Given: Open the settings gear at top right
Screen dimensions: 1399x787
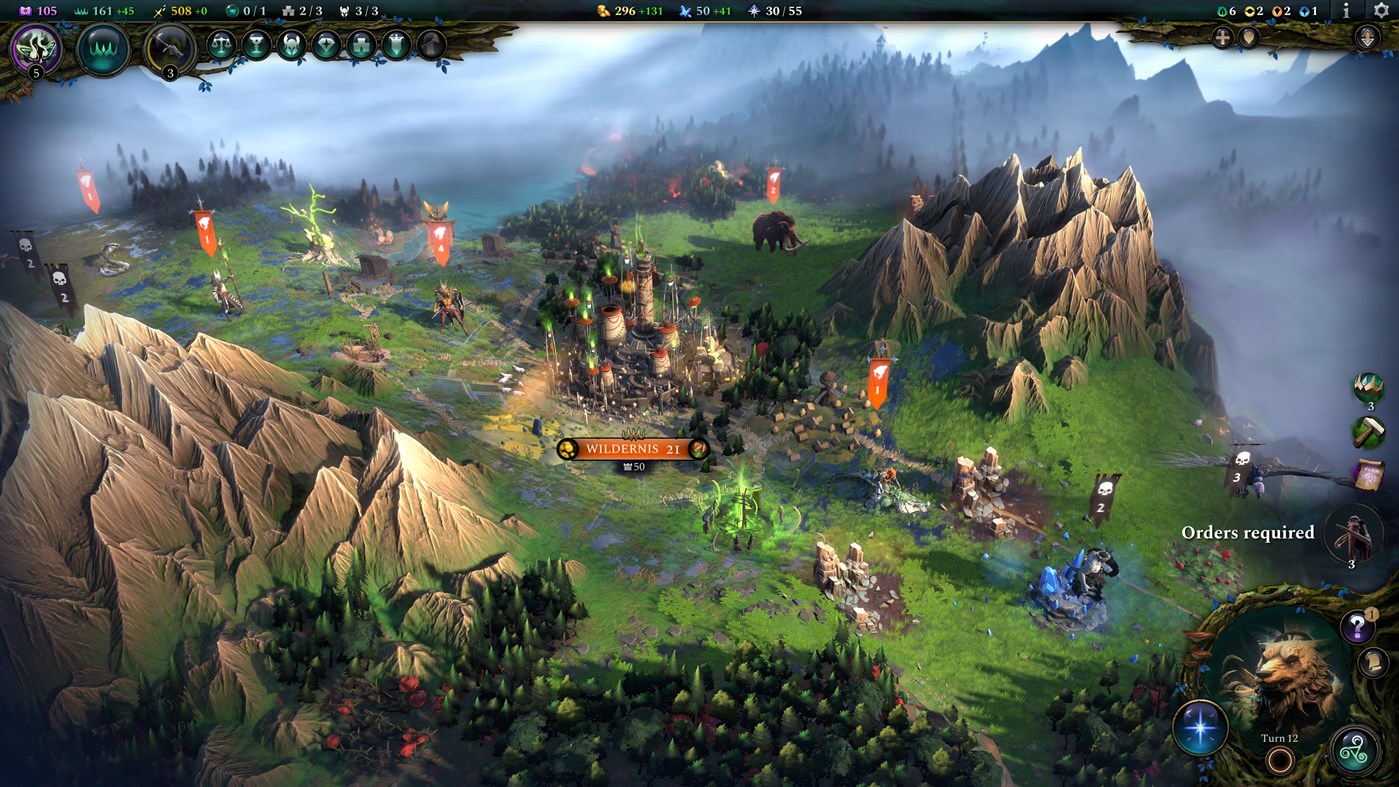Looking at the screenshot, I should pyautogui.click(x=1381, y=10).
